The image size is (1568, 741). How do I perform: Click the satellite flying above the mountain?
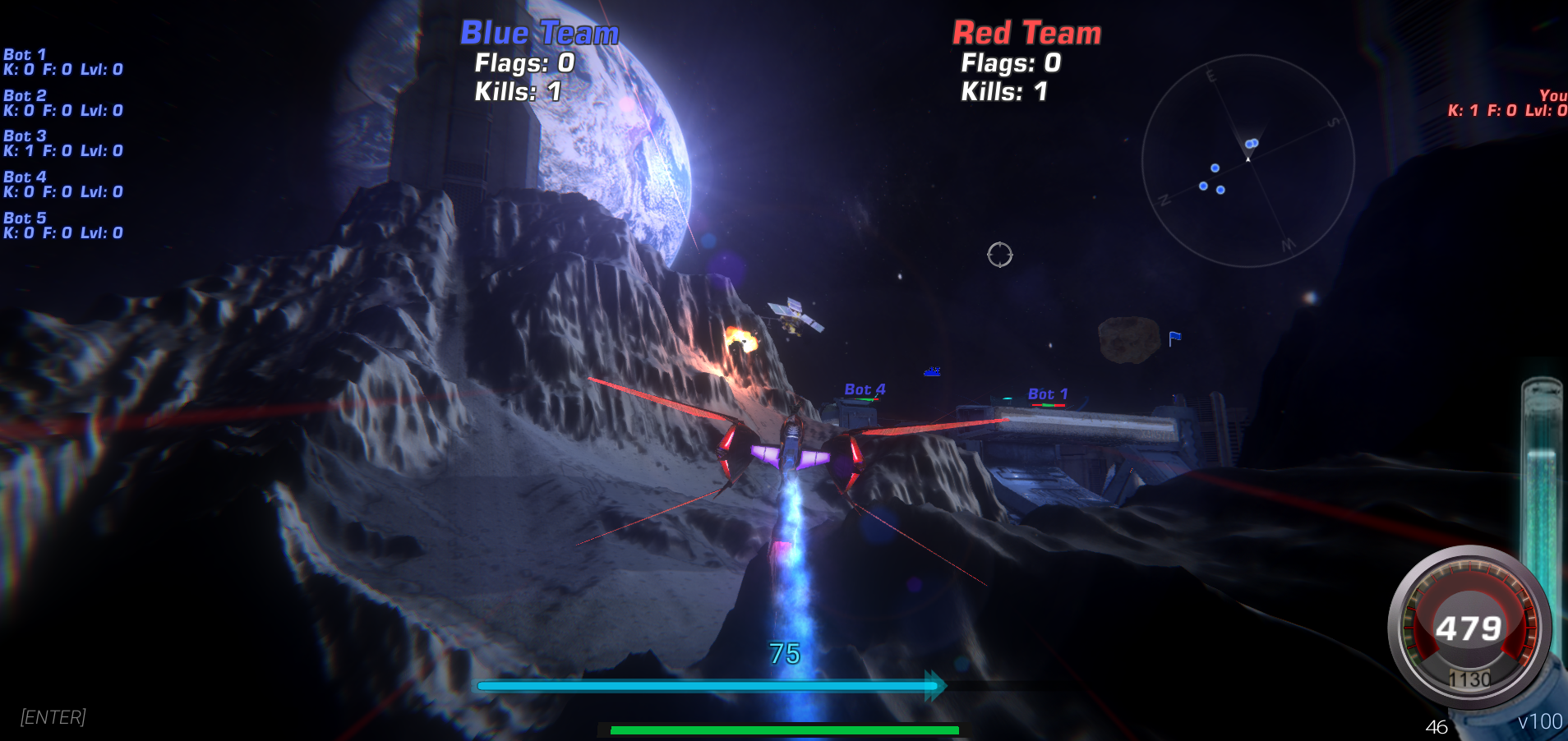[791, 316]
